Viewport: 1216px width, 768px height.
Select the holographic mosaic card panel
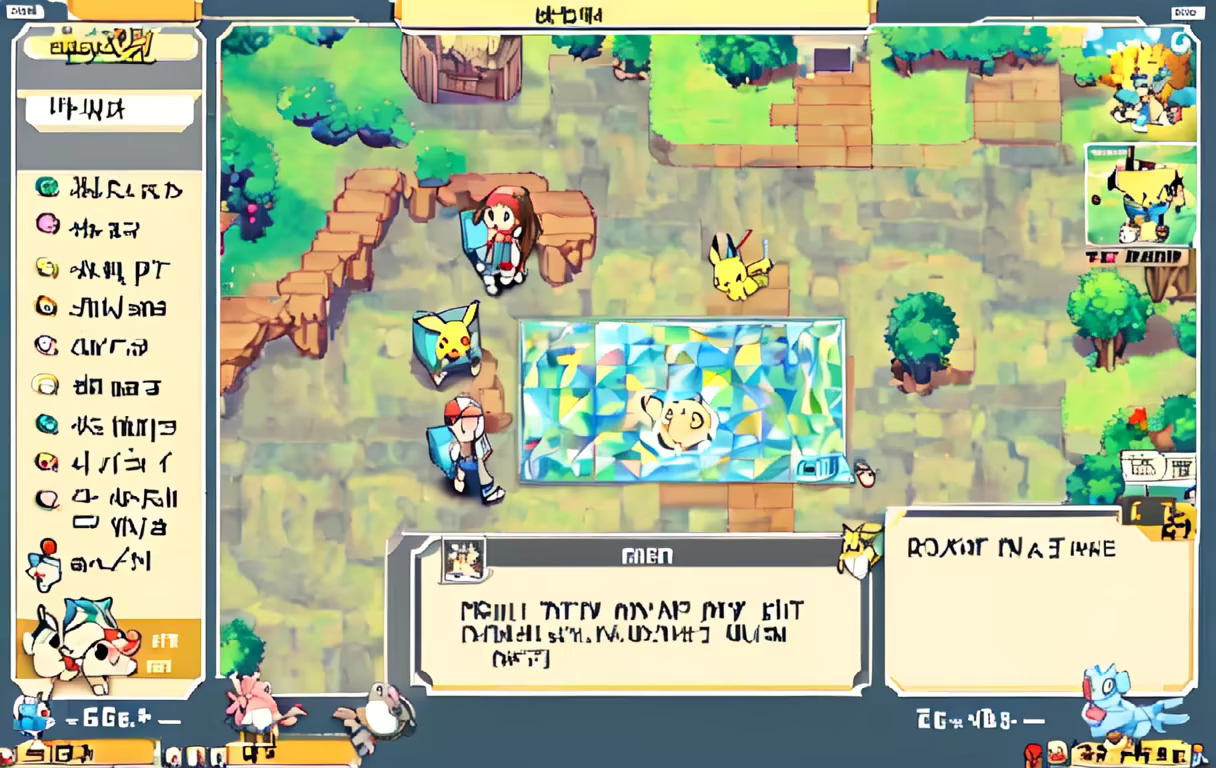pyautogui.click(x=681, y=400)
